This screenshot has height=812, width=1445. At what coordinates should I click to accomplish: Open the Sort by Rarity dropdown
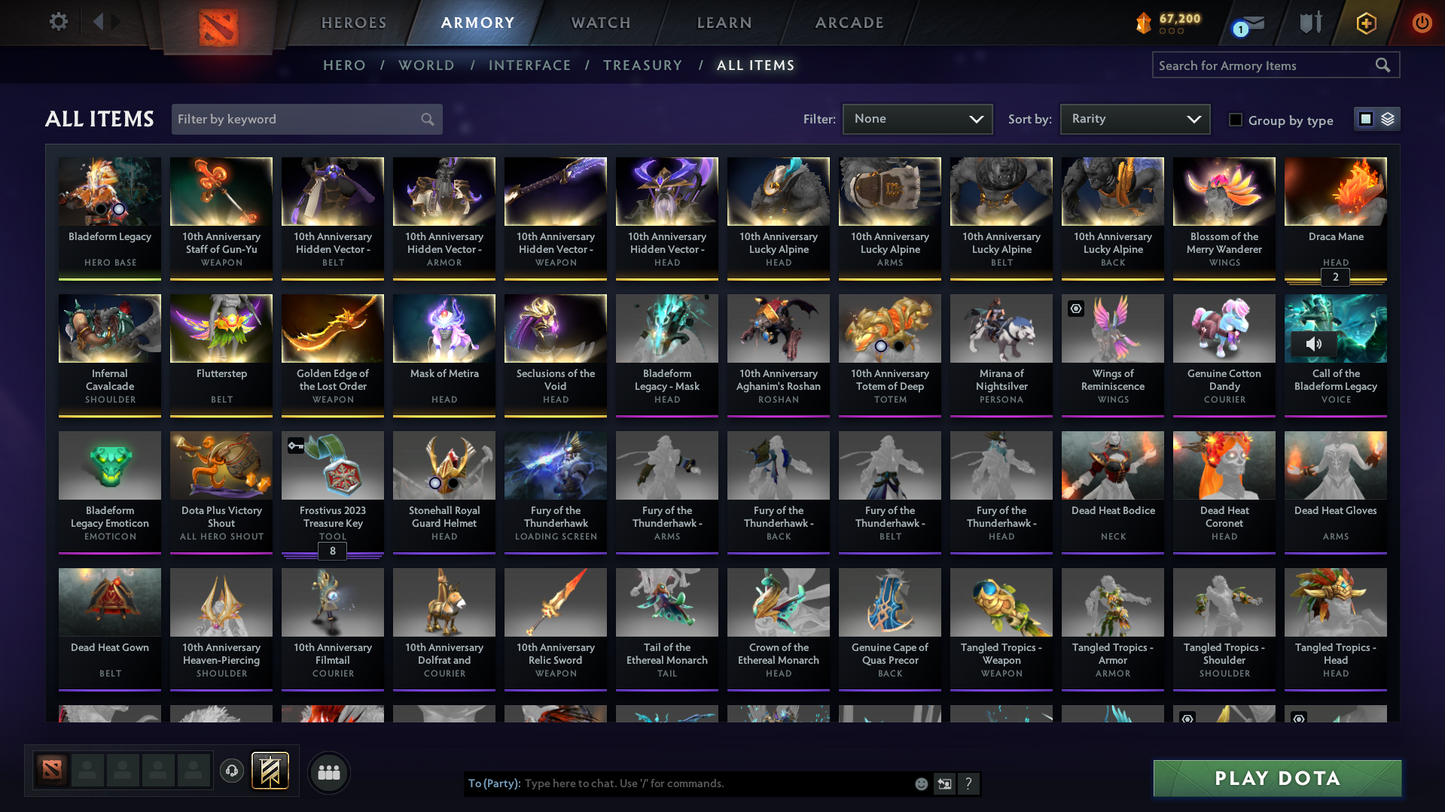[1134, 118]
